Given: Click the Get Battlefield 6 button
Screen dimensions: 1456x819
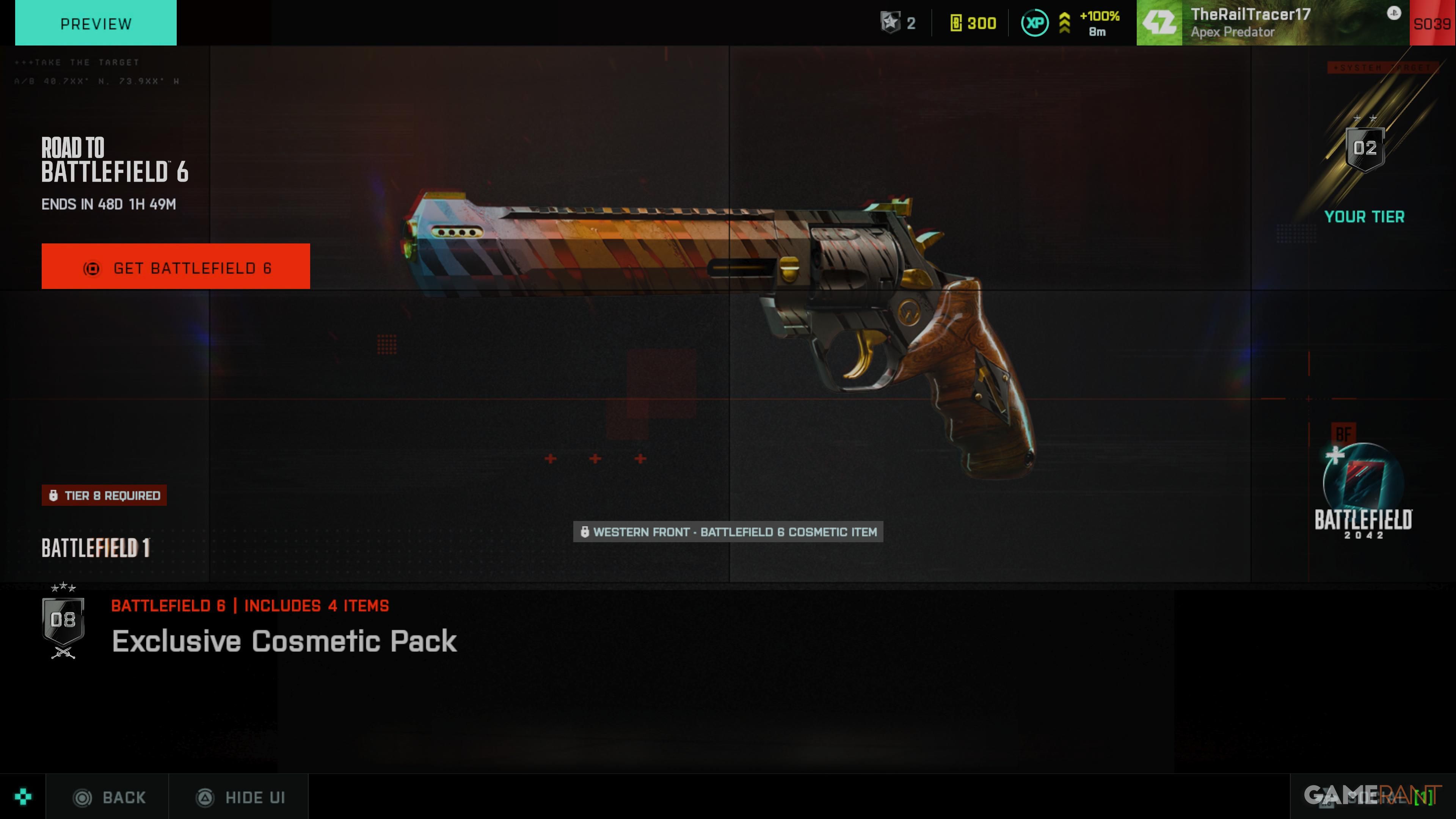Looking at the screenshot, I should click(x=175, y=267).
